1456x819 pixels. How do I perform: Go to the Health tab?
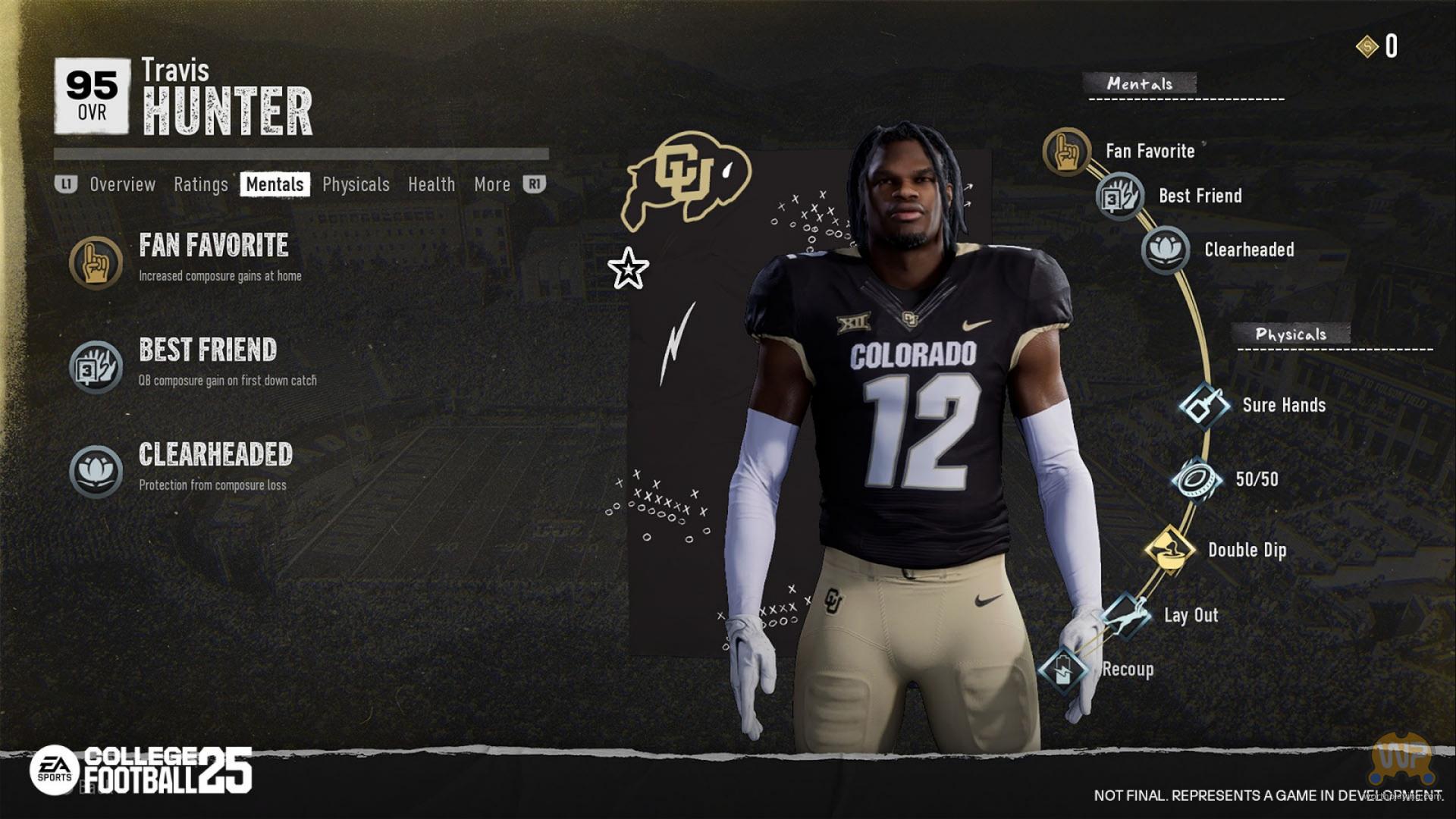[431, 184]
